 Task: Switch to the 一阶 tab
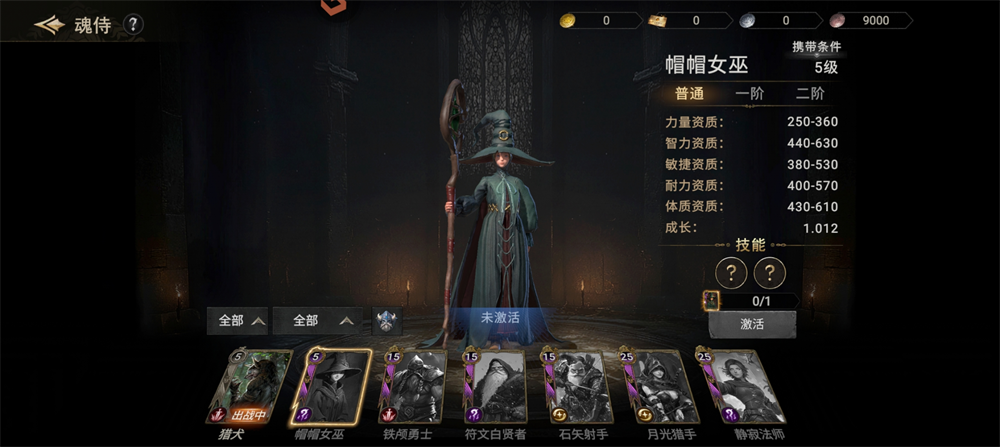tap(749, 94)
